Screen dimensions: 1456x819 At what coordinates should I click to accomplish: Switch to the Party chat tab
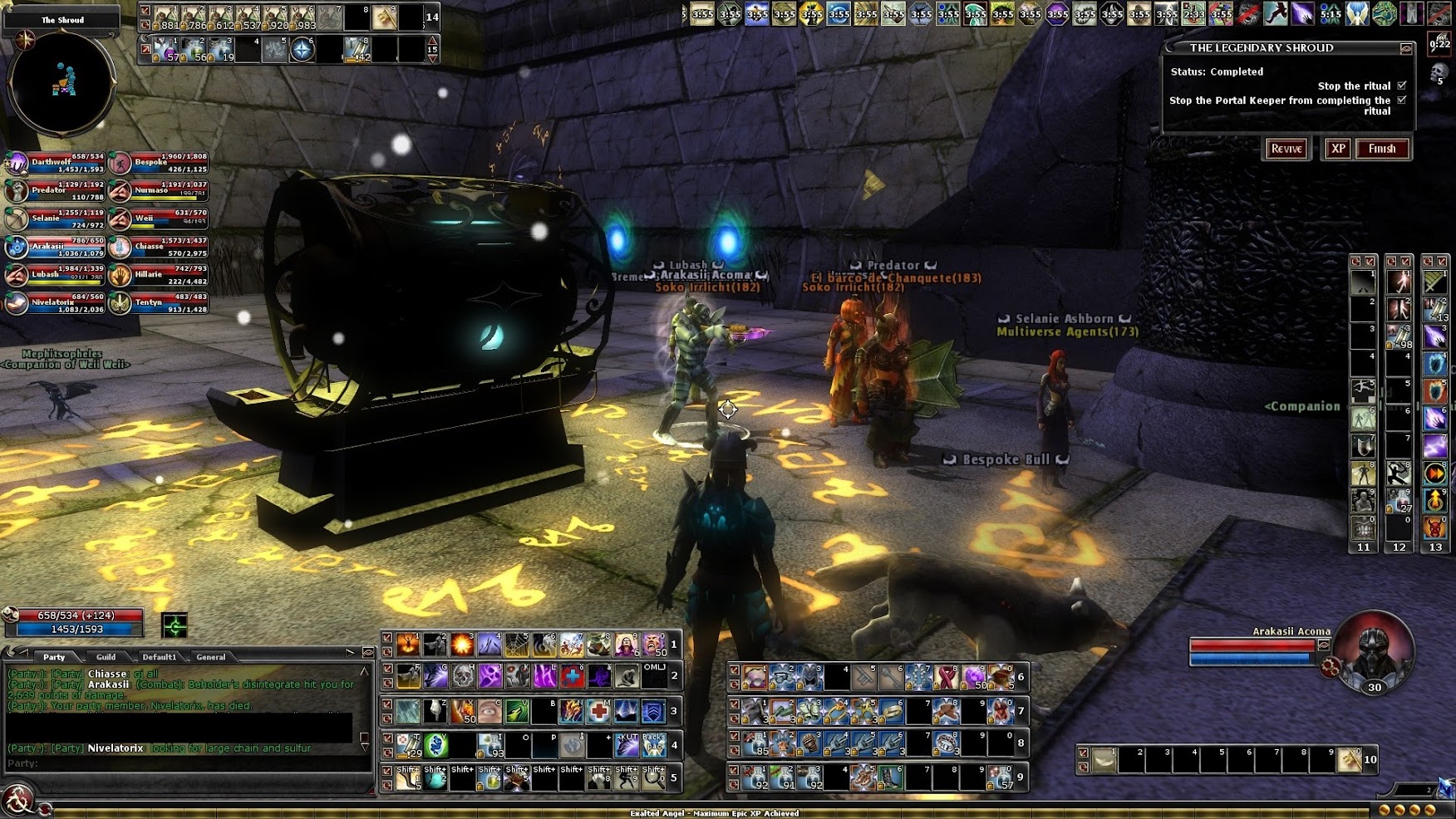(54, 657)
